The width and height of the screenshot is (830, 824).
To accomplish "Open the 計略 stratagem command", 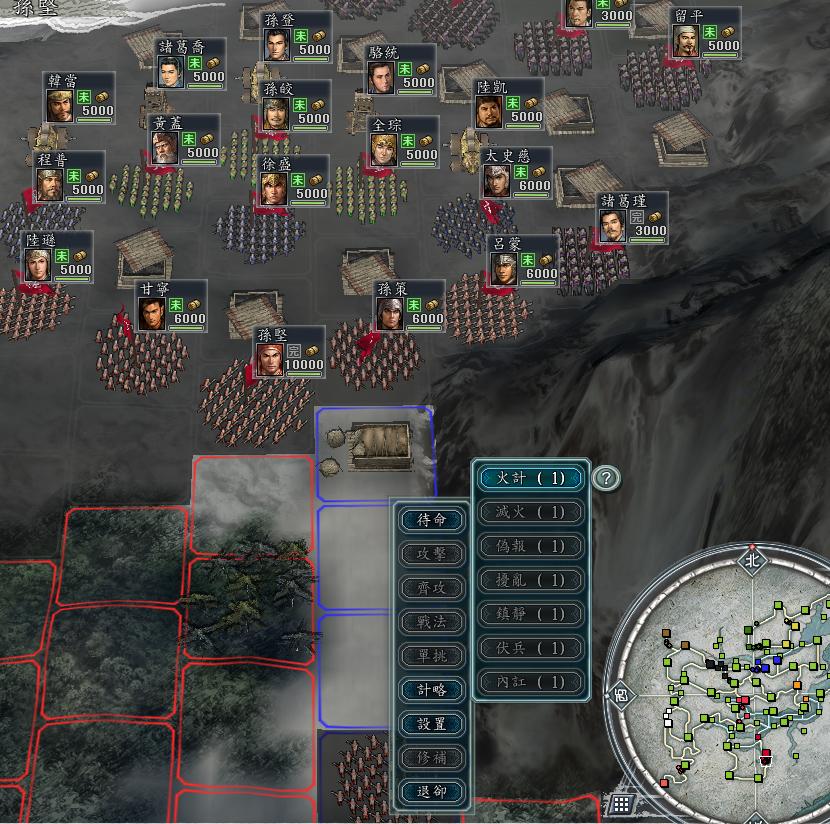I will [x=432, y=690].
